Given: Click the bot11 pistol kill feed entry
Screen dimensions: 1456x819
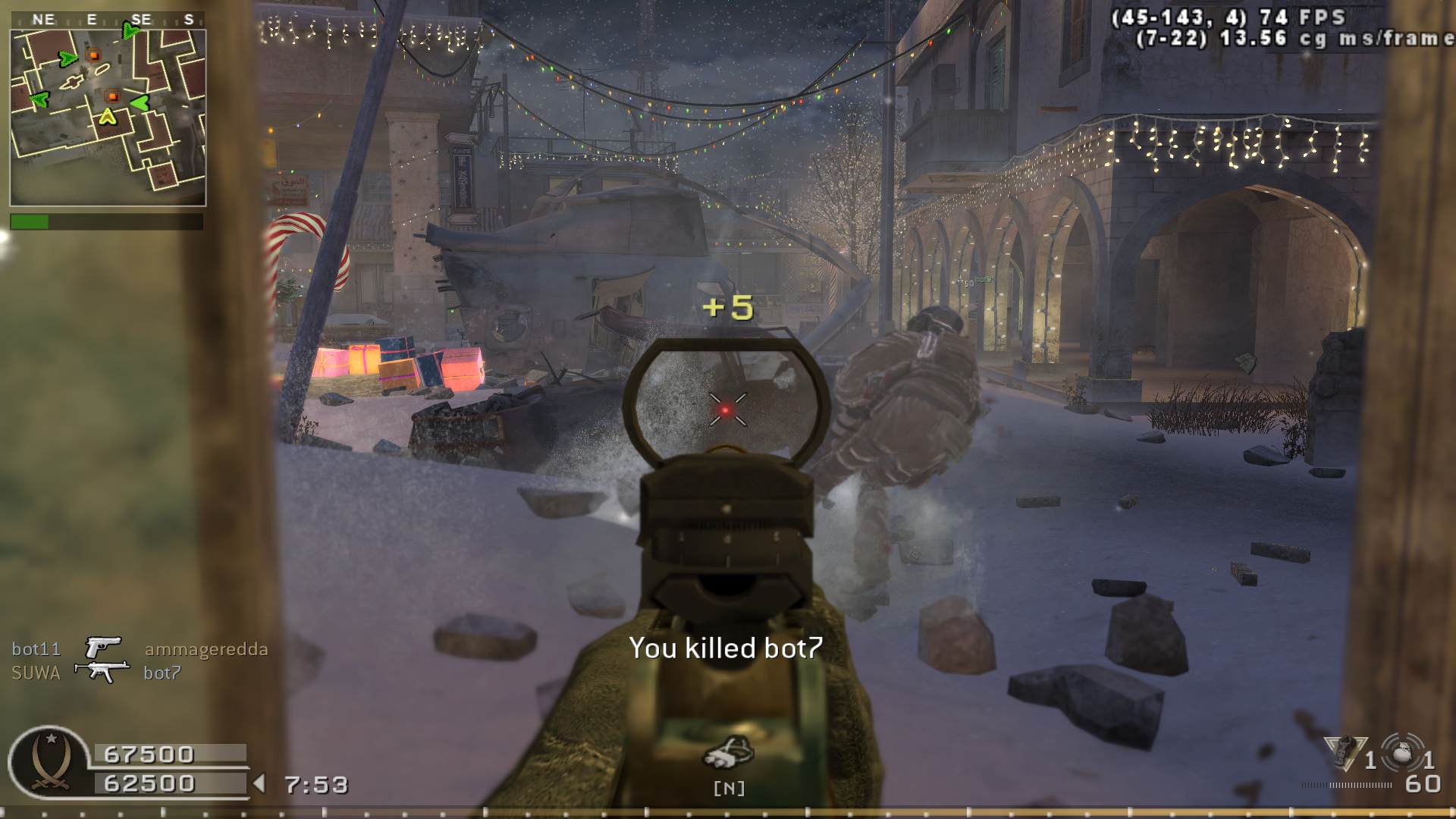Looking at the screenshot, I should pos(140,648).
